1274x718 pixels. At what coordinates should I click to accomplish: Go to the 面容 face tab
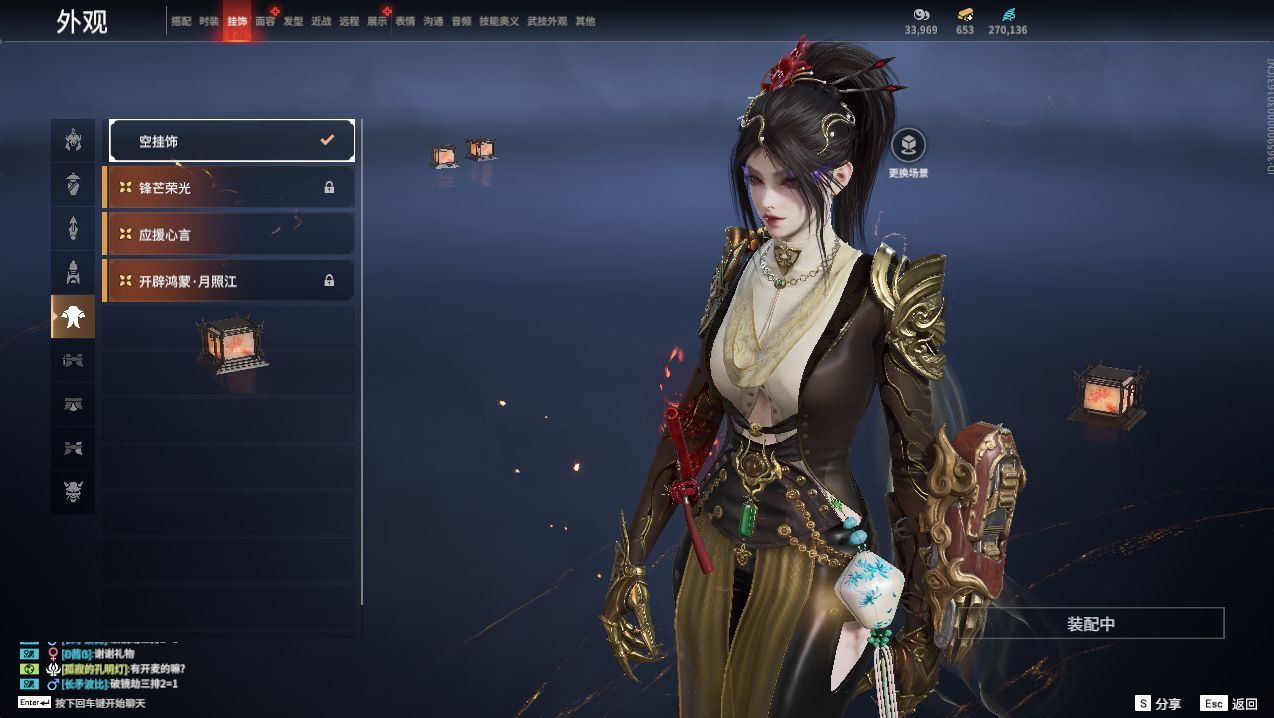(x=265, y=21)
